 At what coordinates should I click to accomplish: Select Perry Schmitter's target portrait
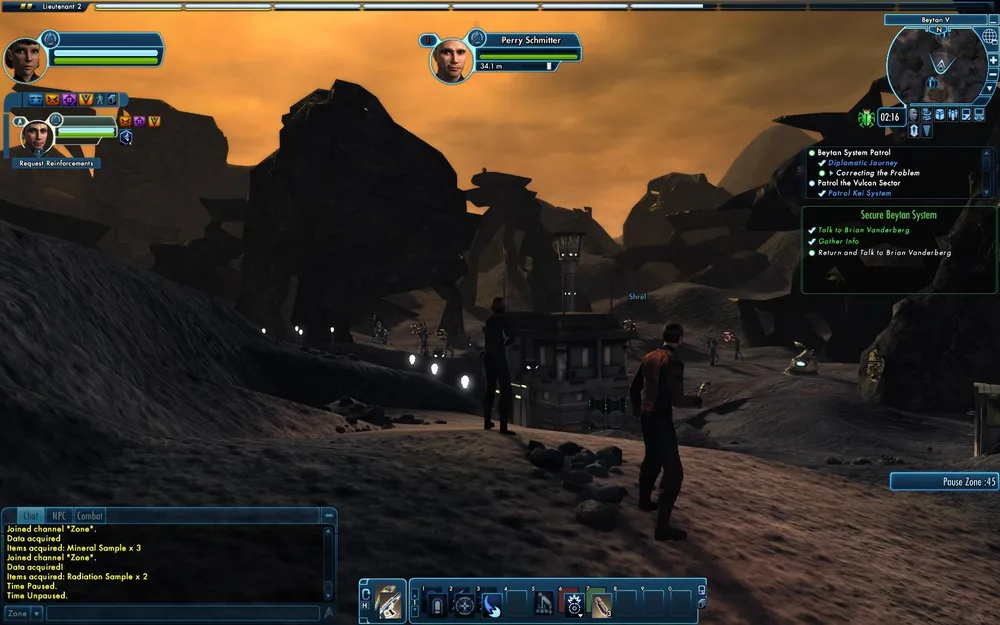click(x=452, y=59)
